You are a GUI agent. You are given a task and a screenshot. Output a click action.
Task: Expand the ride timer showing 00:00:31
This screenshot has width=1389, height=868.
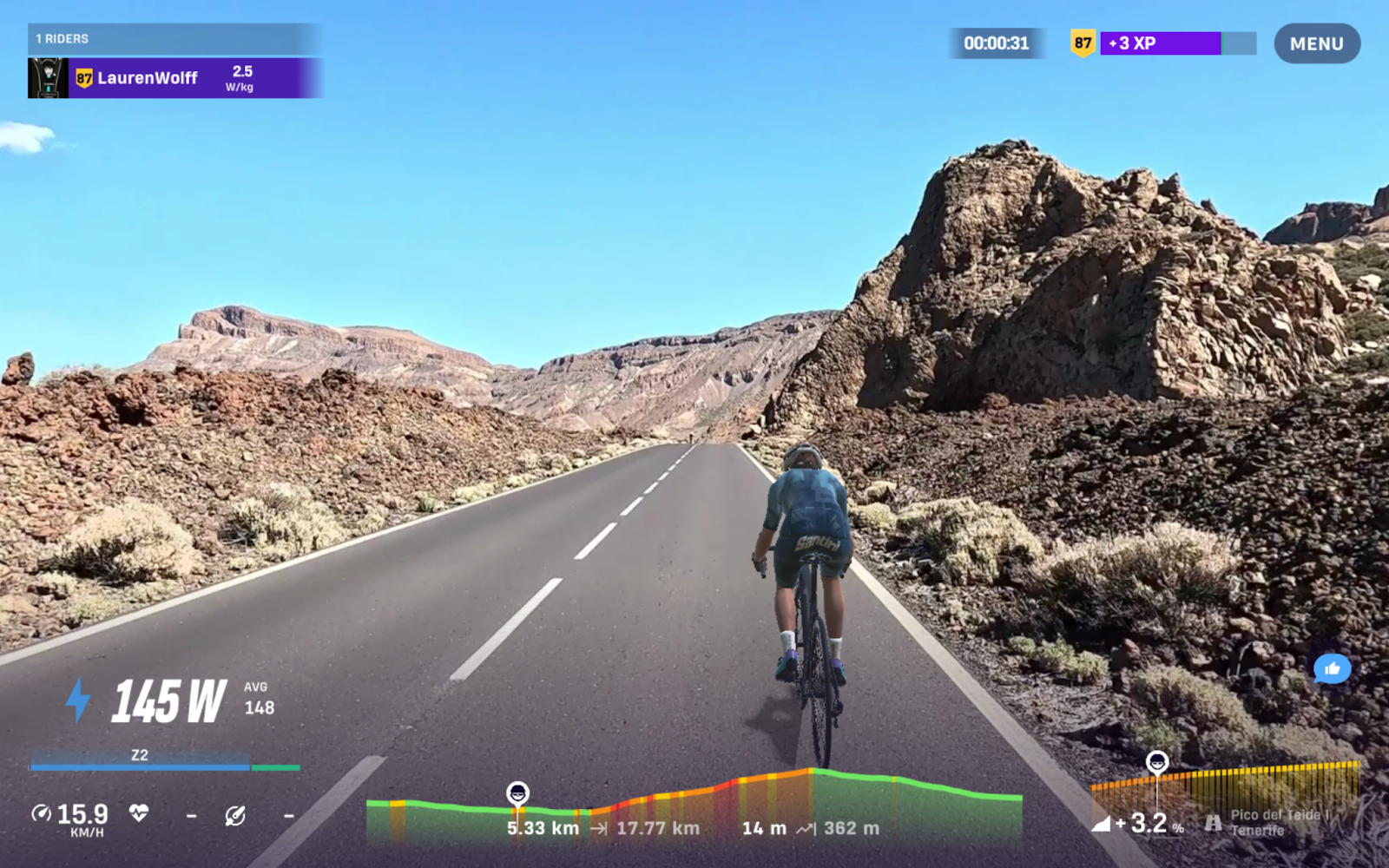pyautogui.click(x=995, y=42)
